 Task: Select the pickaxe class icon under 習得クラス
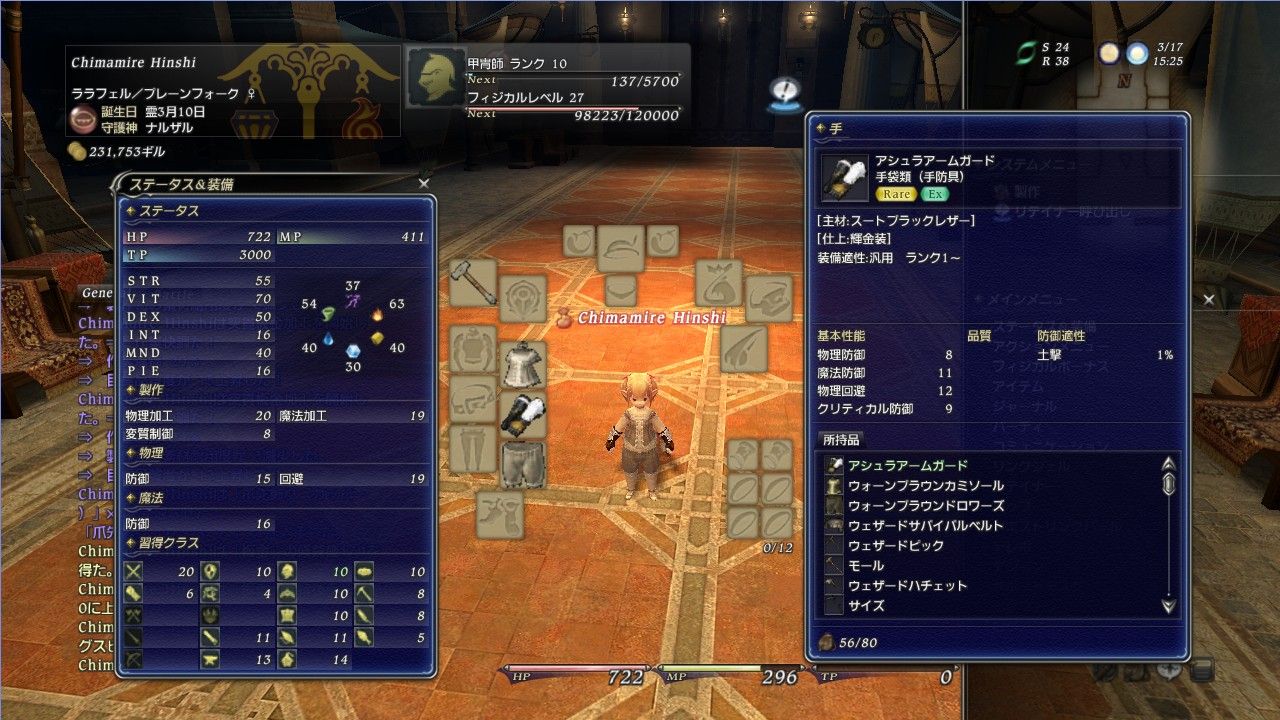tap(364, 593)
